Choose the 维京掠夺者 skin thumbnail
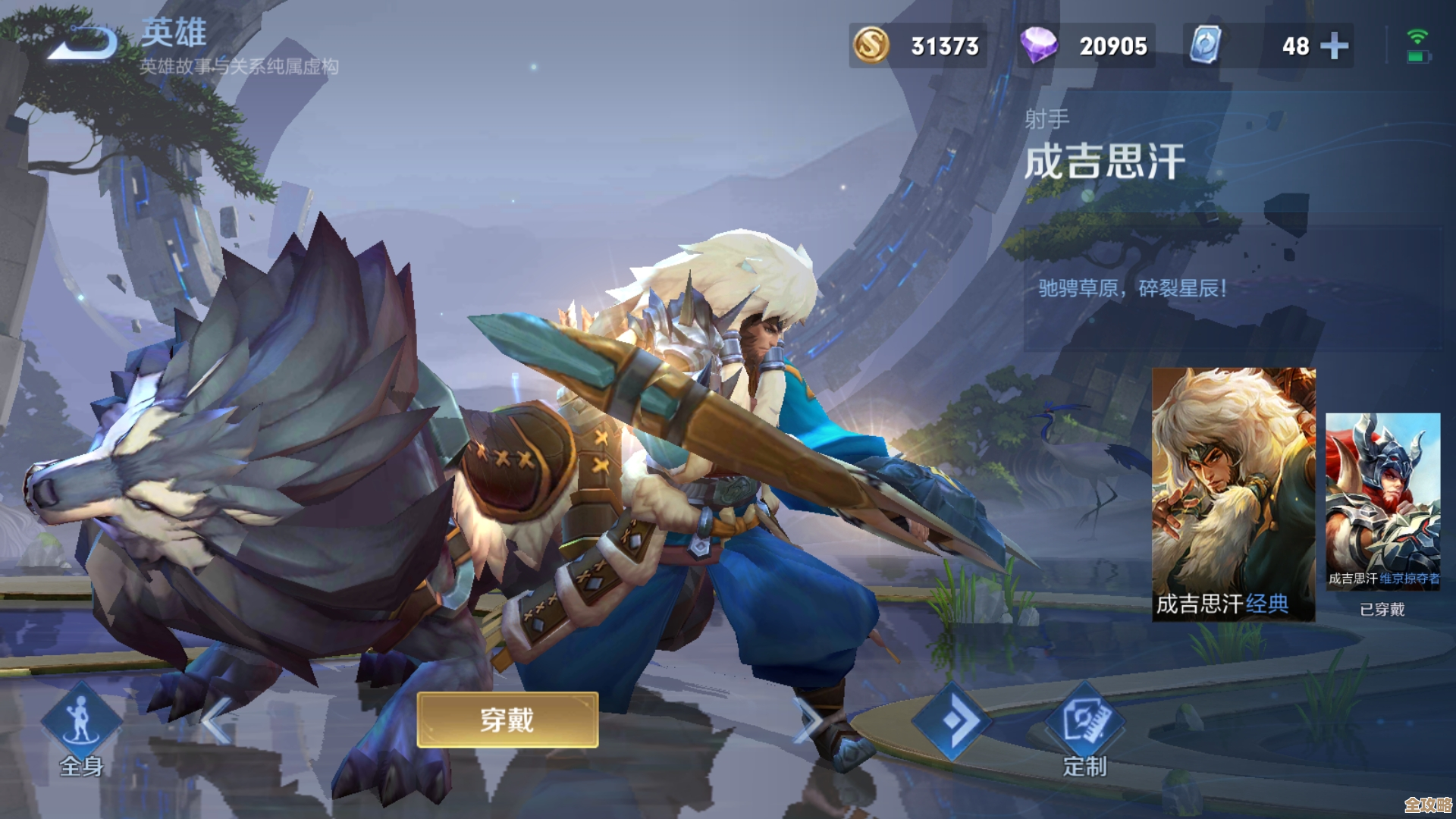 pos(1382,500)
